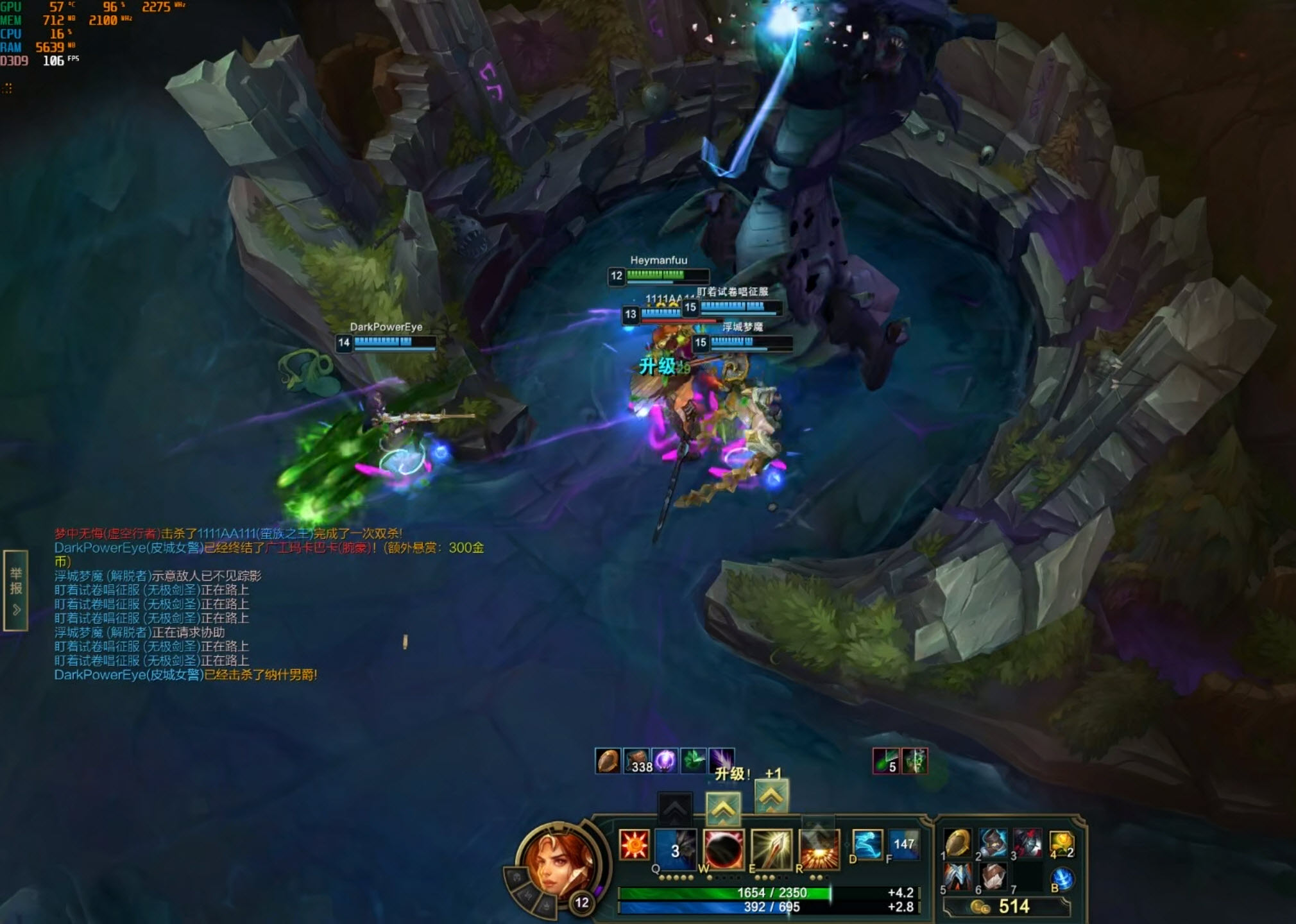
Task: Open the shop from the gold counter
Action: (x=1006, y=907)
